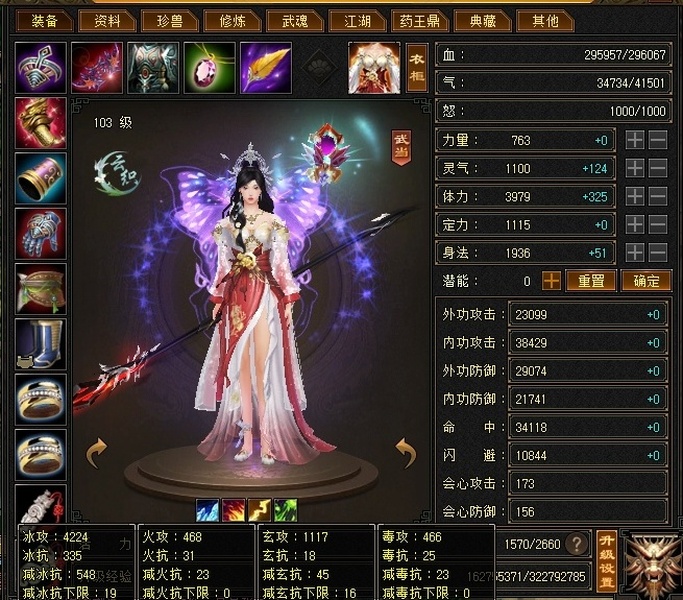The width and height of the screenshot is (683, 600).
Task: Select the boots equipment slot
Action: (41, 343)
